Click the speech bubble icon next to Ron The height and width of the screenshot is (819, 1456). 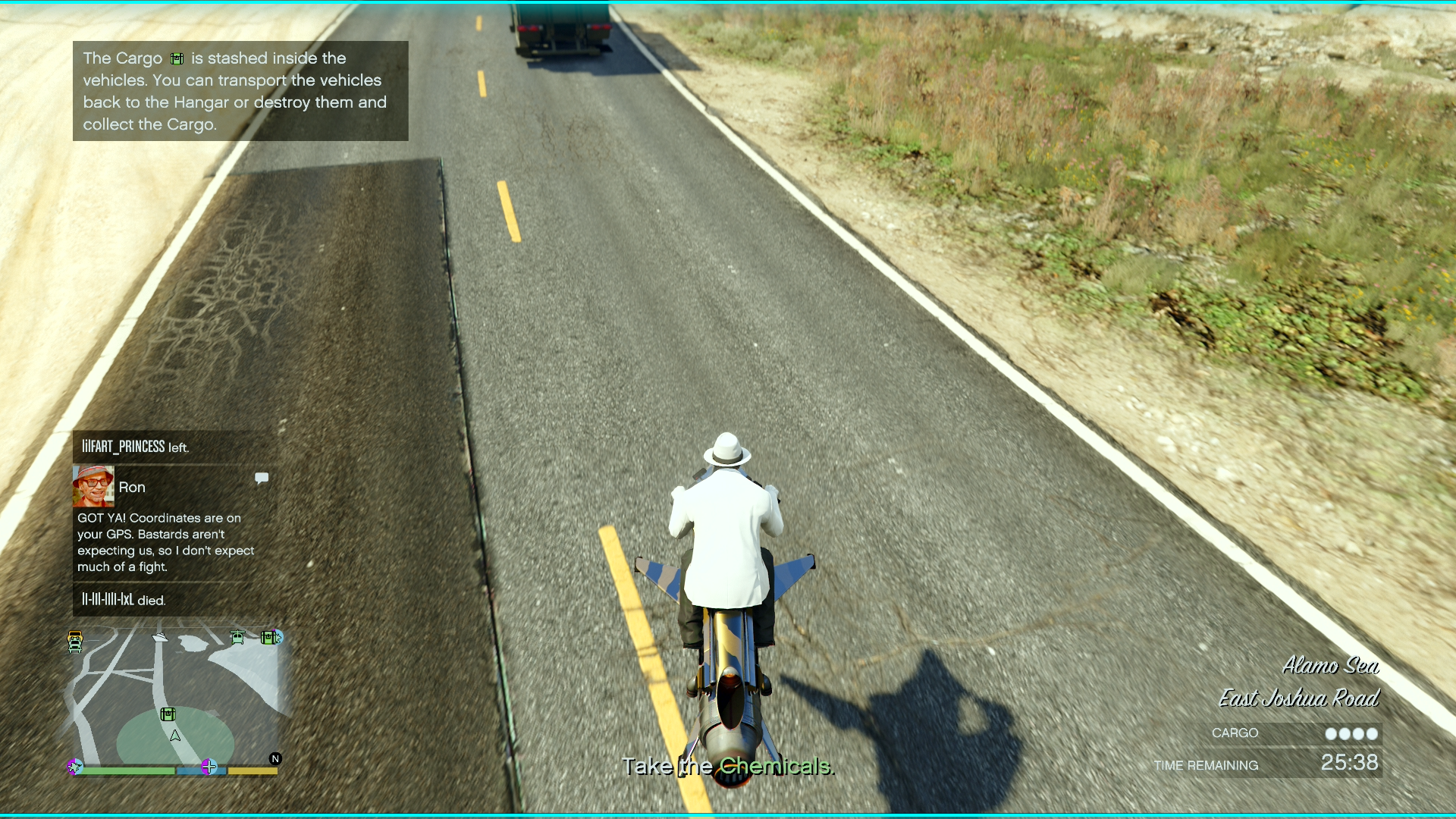tap(262, 478)
